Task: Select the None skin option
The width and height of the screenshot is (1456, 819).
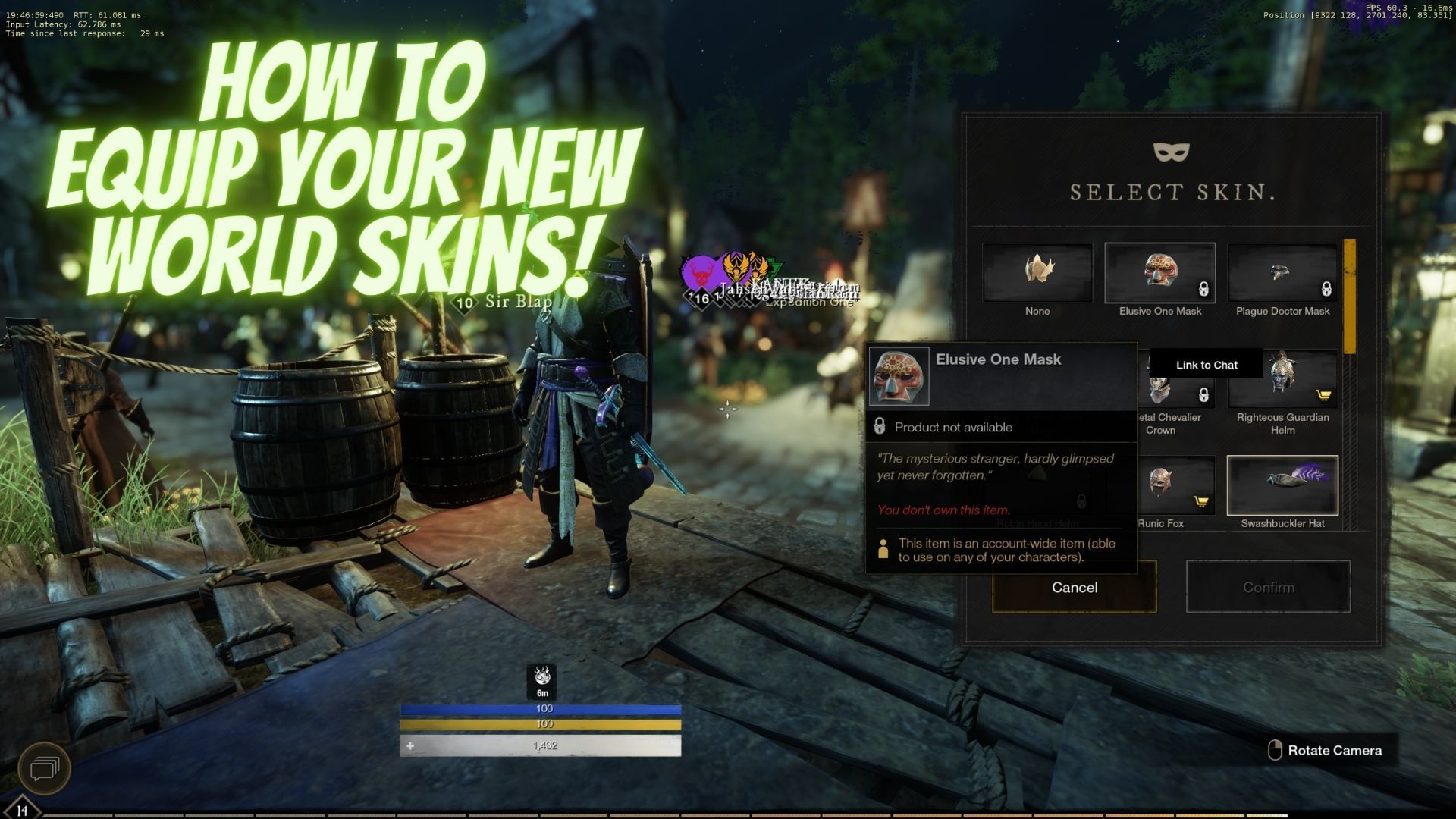Action: pos(1037,273)
